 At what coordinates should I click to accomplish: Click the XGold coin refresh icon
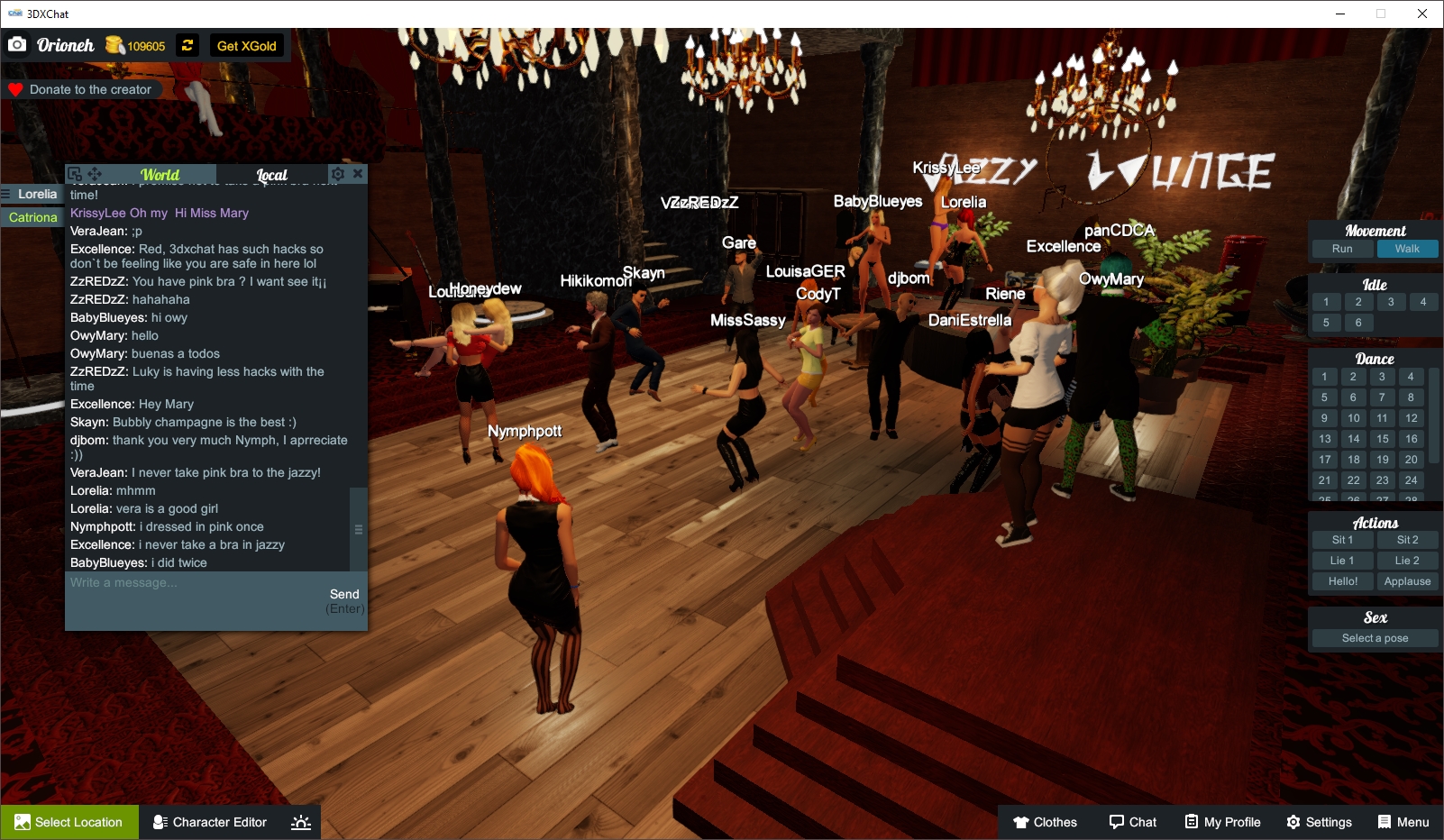click(187, 45)
